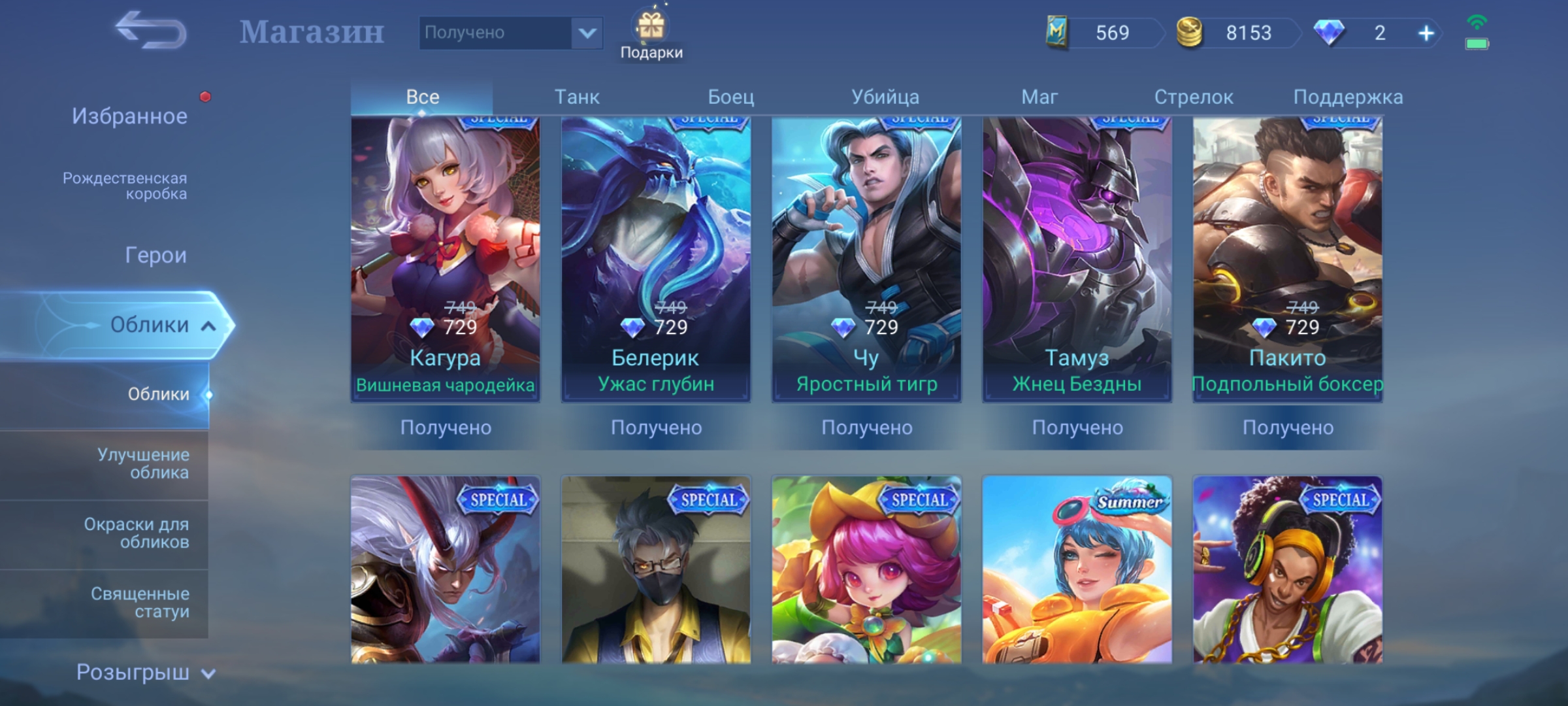This screenshot has height=706, width=1568.
Task: Choose the Стрелок tab
Action: click(x=1193, y=97)
